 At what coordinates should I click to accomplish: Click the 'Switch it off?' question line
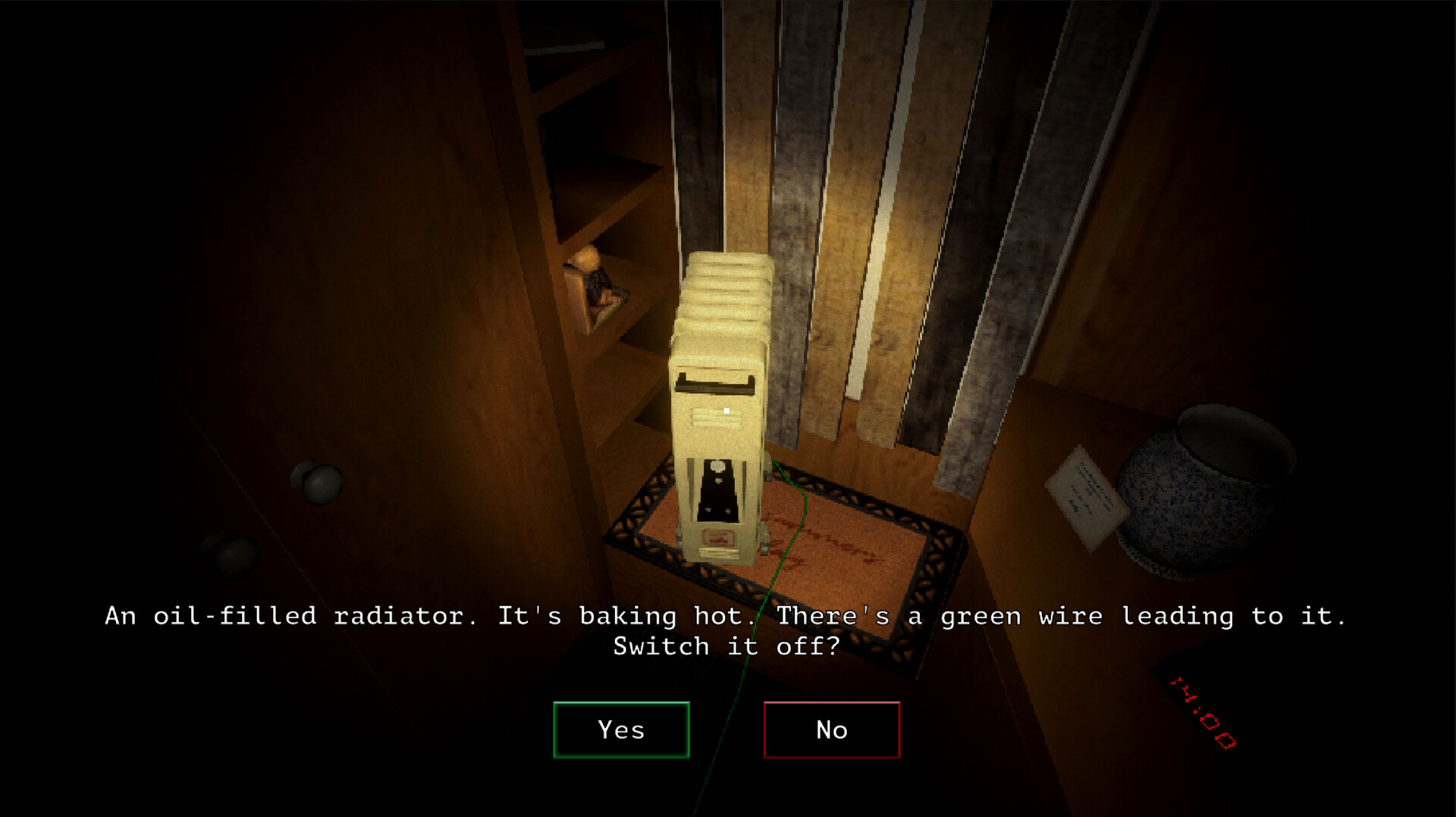[726, 646]
